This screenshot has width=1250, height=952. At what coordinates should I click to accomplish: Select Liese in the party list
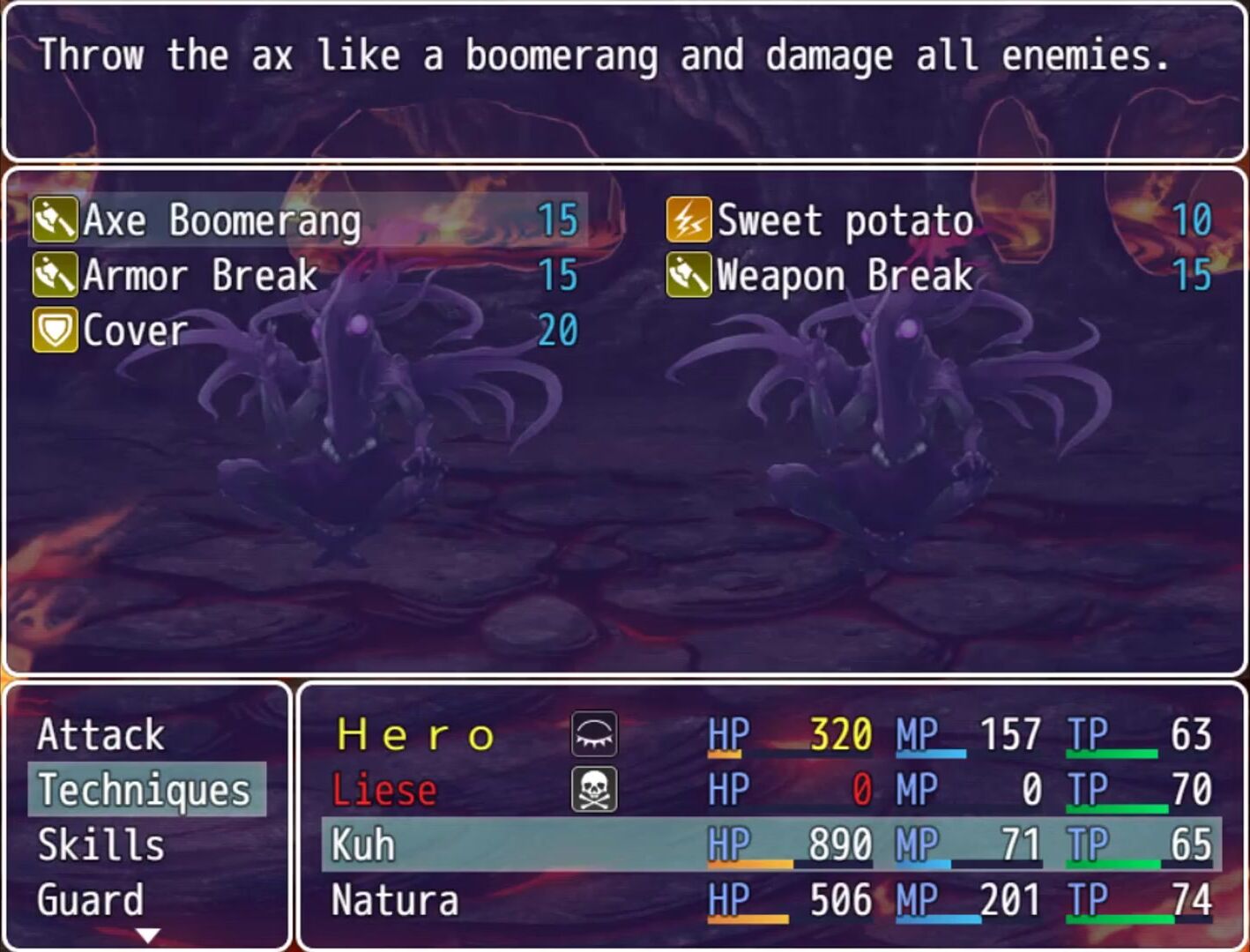pyautogui.click(x=384, y=790)
